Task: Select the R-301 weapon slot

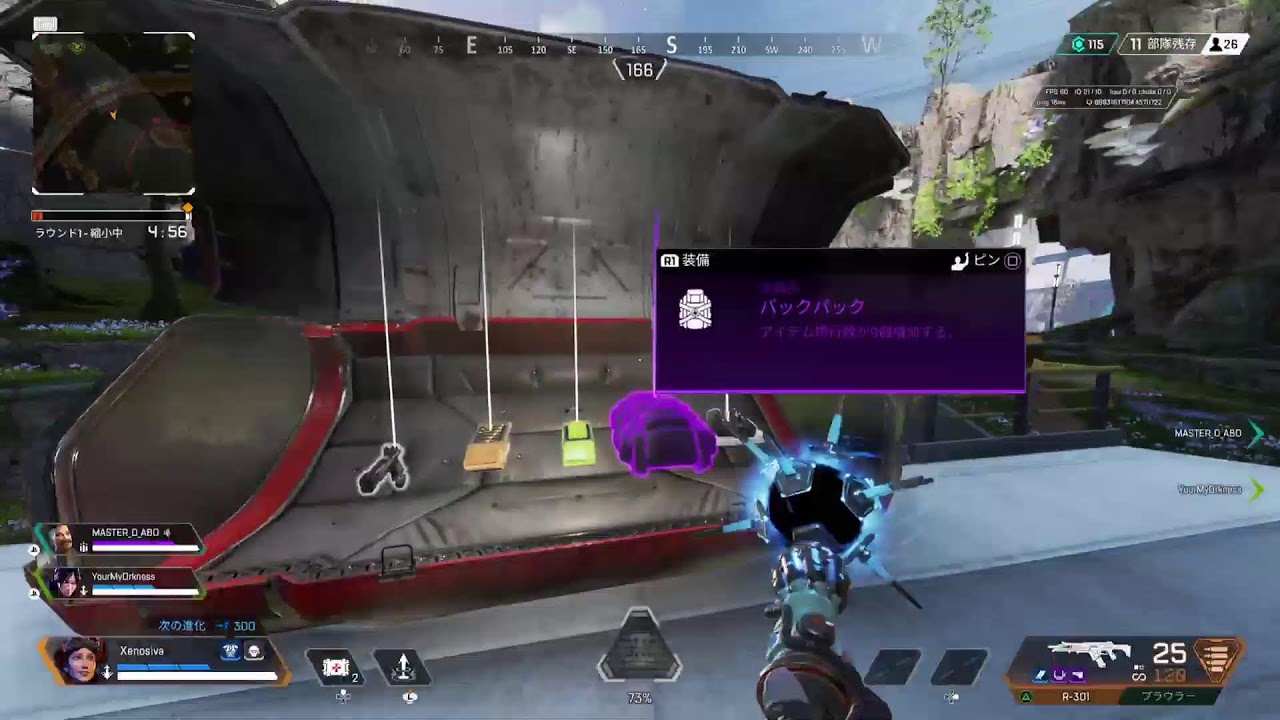Action: point(1075,697)
